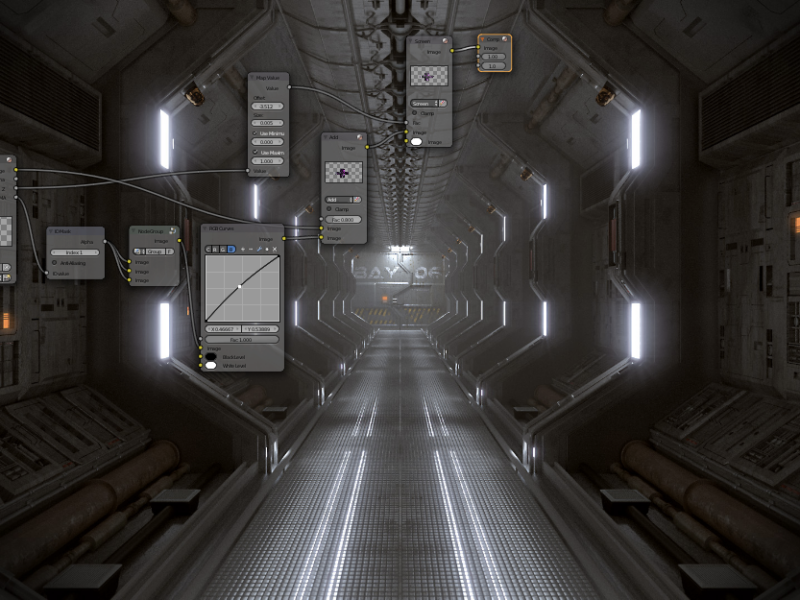Toggle Clamp on the Screen node

[414, 113]
